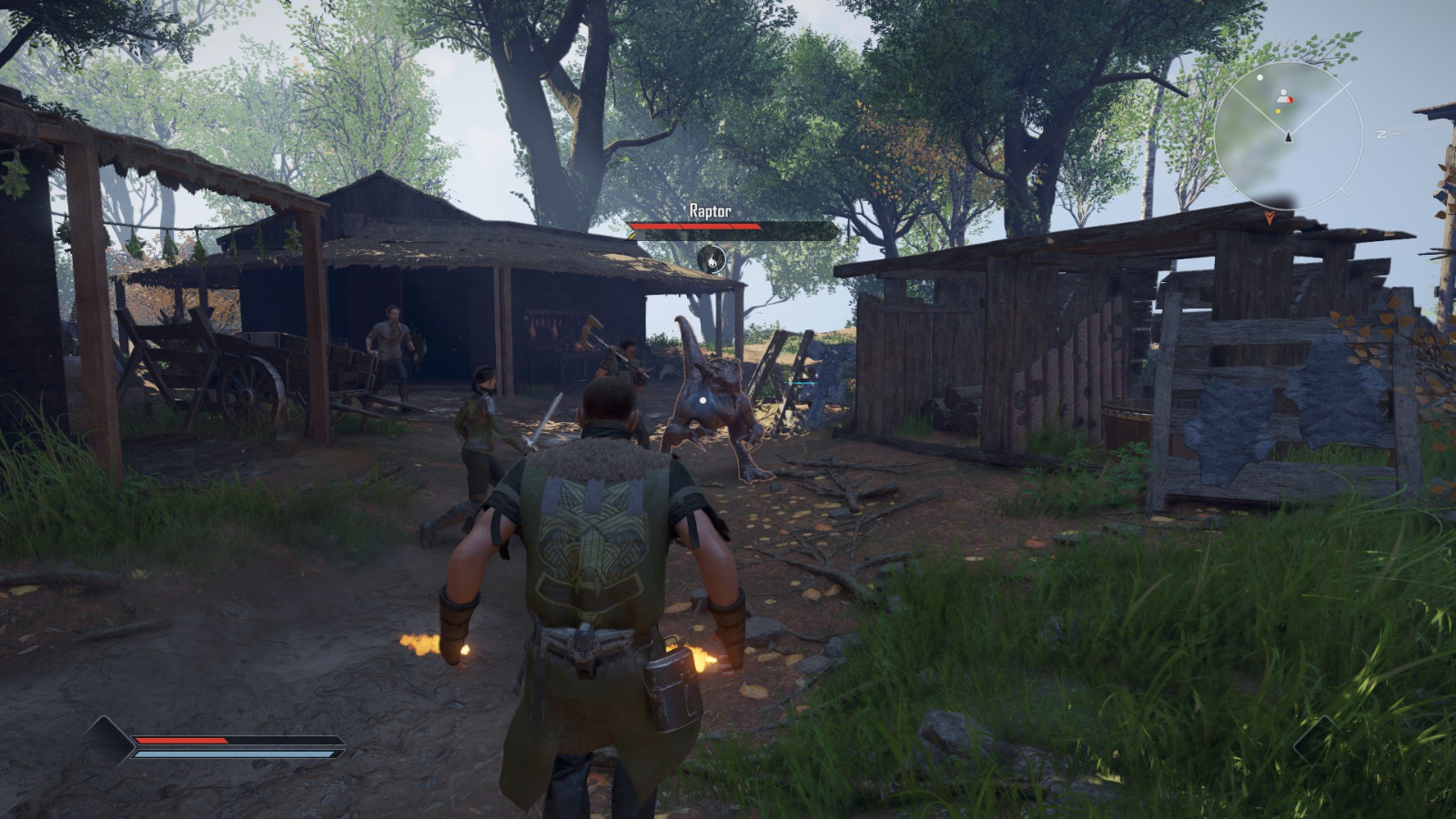This screenshot has width=1456, height=819.
Task: Click the Z compass letter beside the minimap
Action: tap(1381, 134)
